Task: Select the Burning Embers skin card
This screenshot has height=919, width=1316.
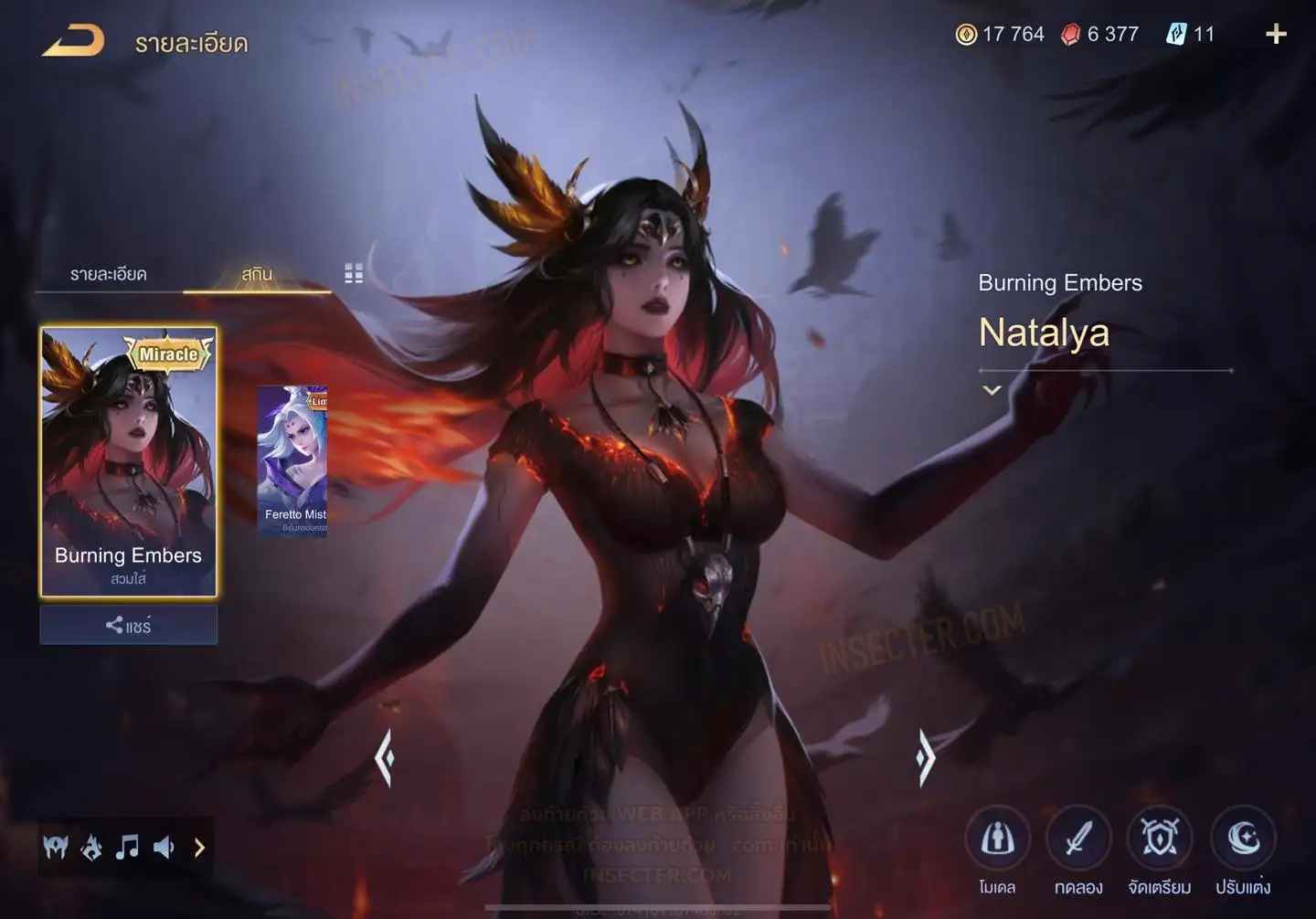Action: pos(128,461)
